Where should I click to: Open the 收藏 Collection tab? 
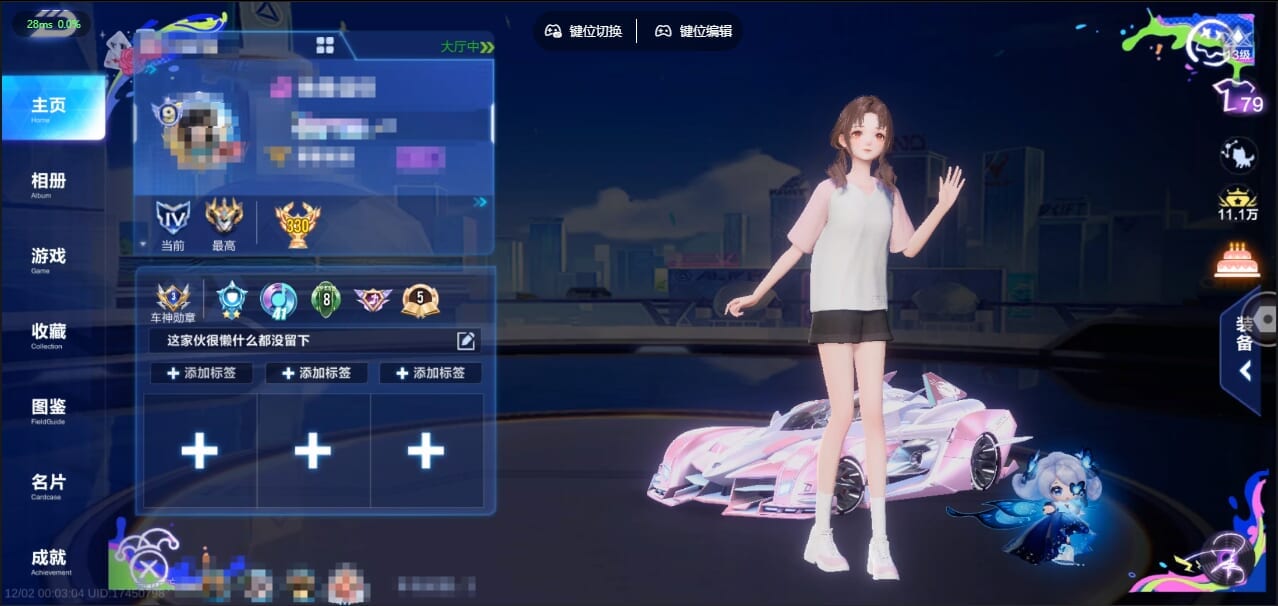(49, 335)
